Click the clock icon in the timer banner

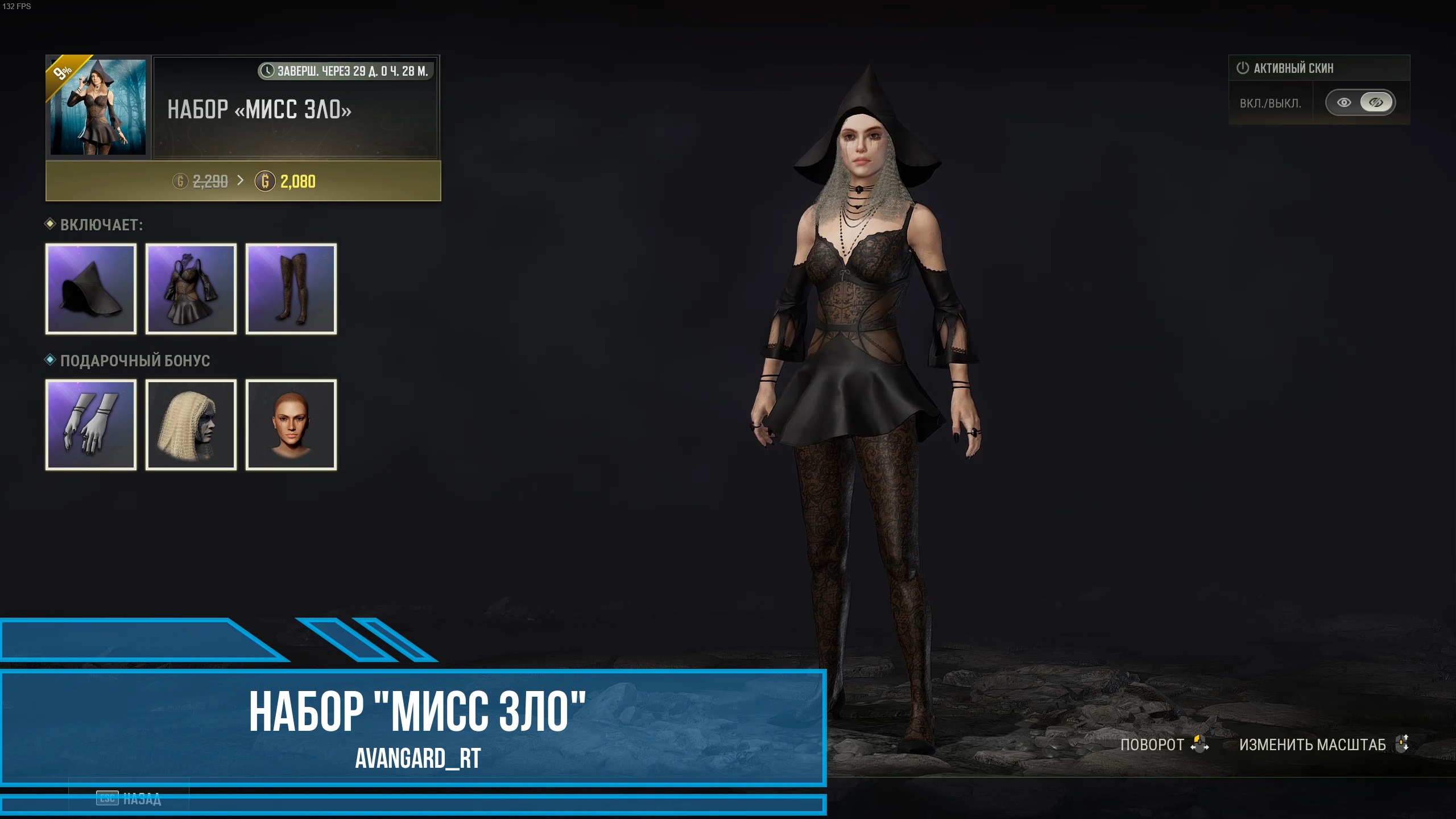coord(267,71)
